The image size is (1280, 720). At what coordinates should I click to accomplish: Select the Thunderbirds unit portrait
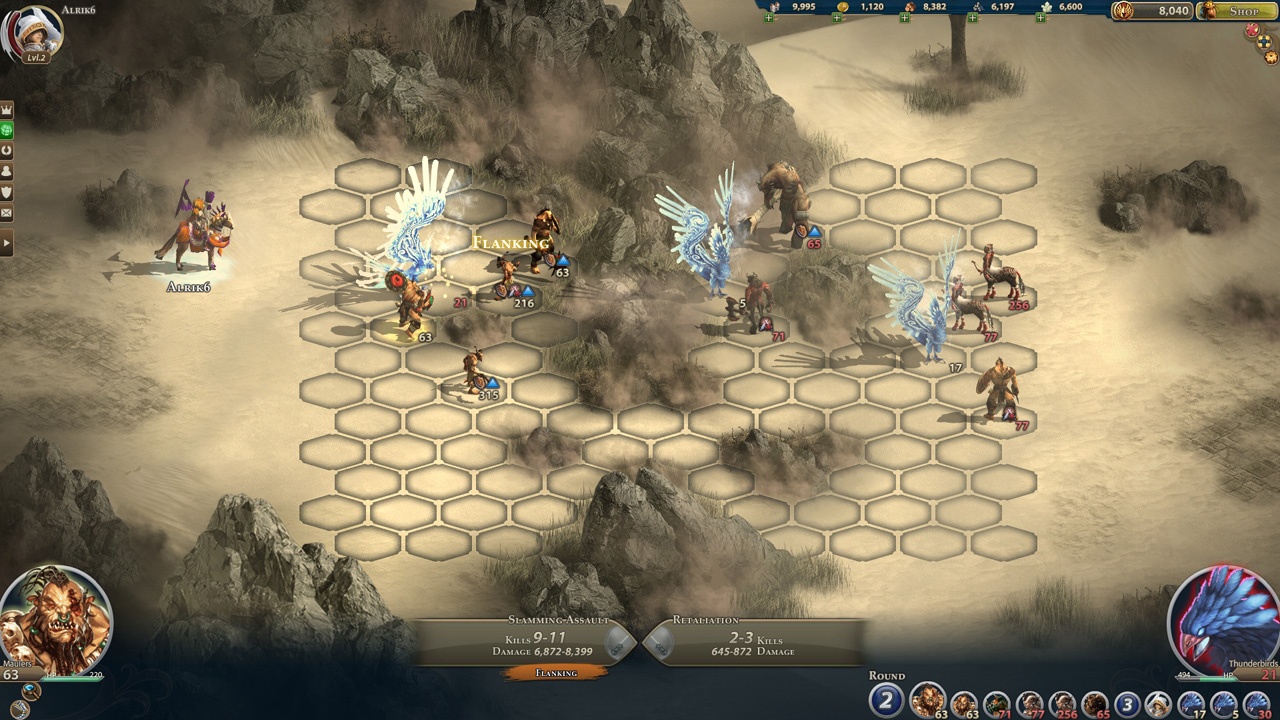1222,620
